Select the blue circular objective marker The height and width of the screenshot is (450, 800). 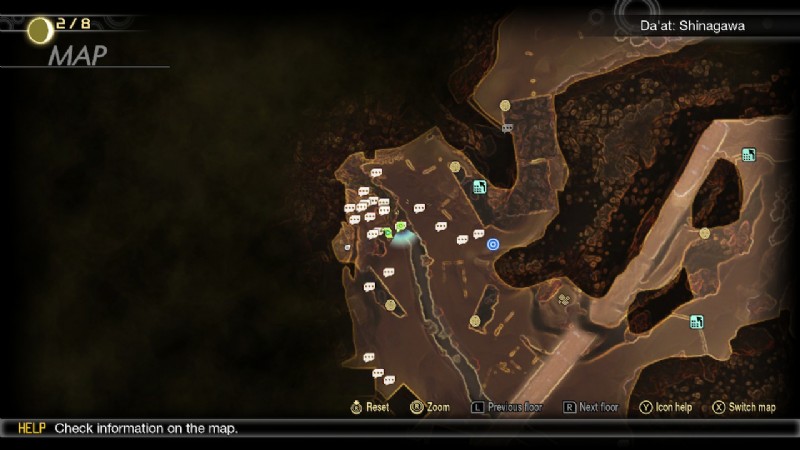coord(492,243)
